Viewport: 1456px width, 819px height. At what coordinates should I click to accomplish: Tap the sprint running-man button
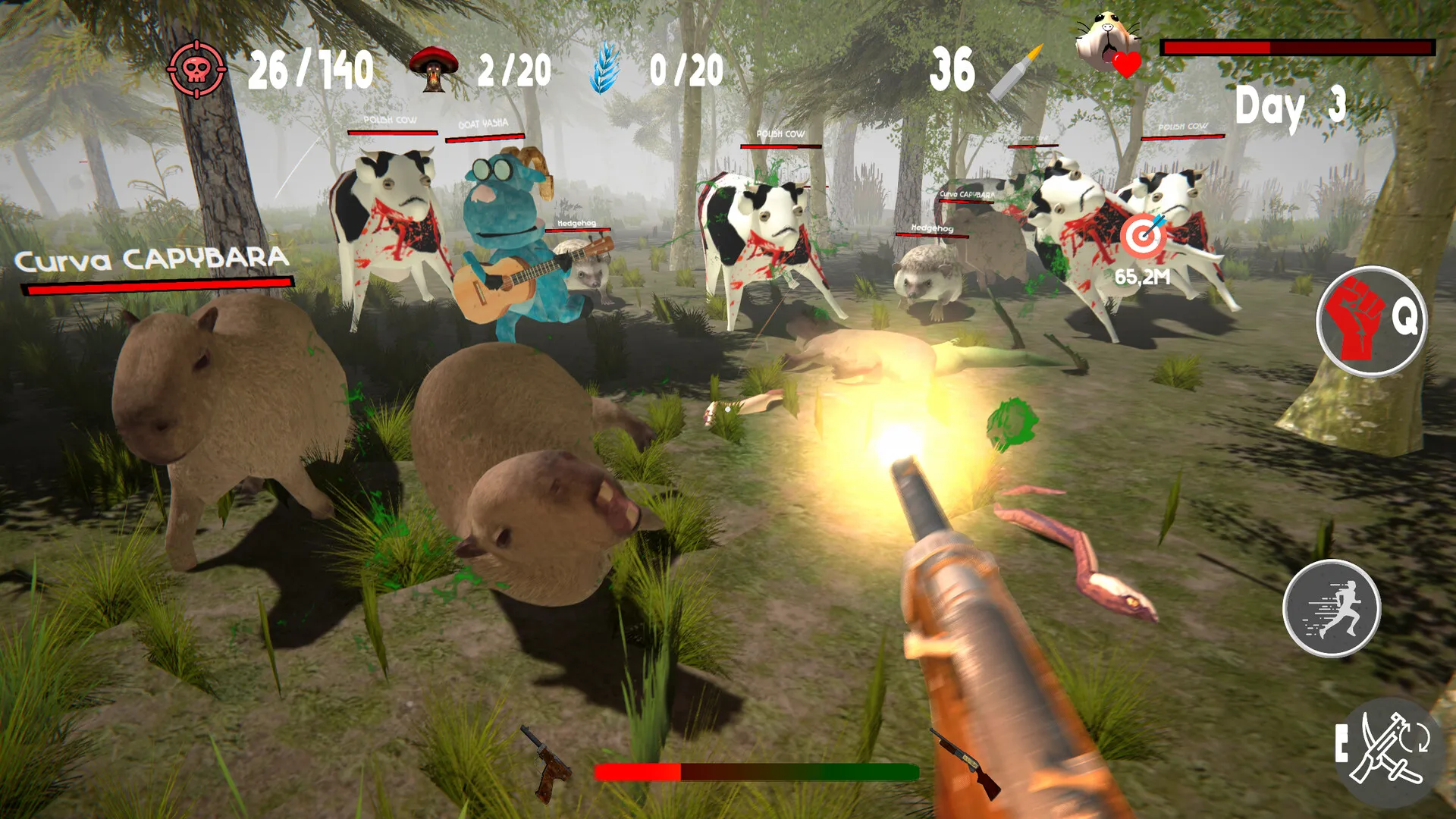coord(1332,608)
